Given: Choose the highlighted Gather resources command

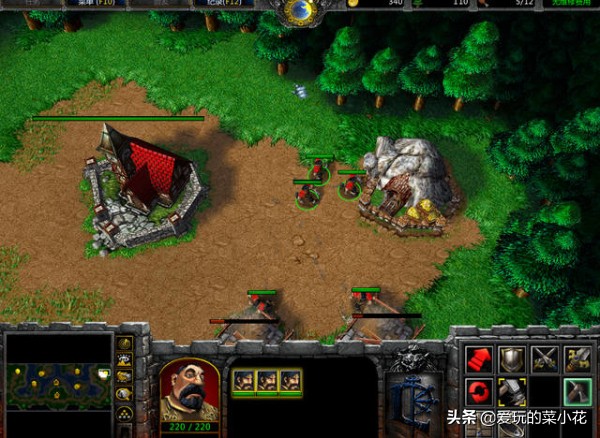Looking at the screenshot, I should pos(577,391).
